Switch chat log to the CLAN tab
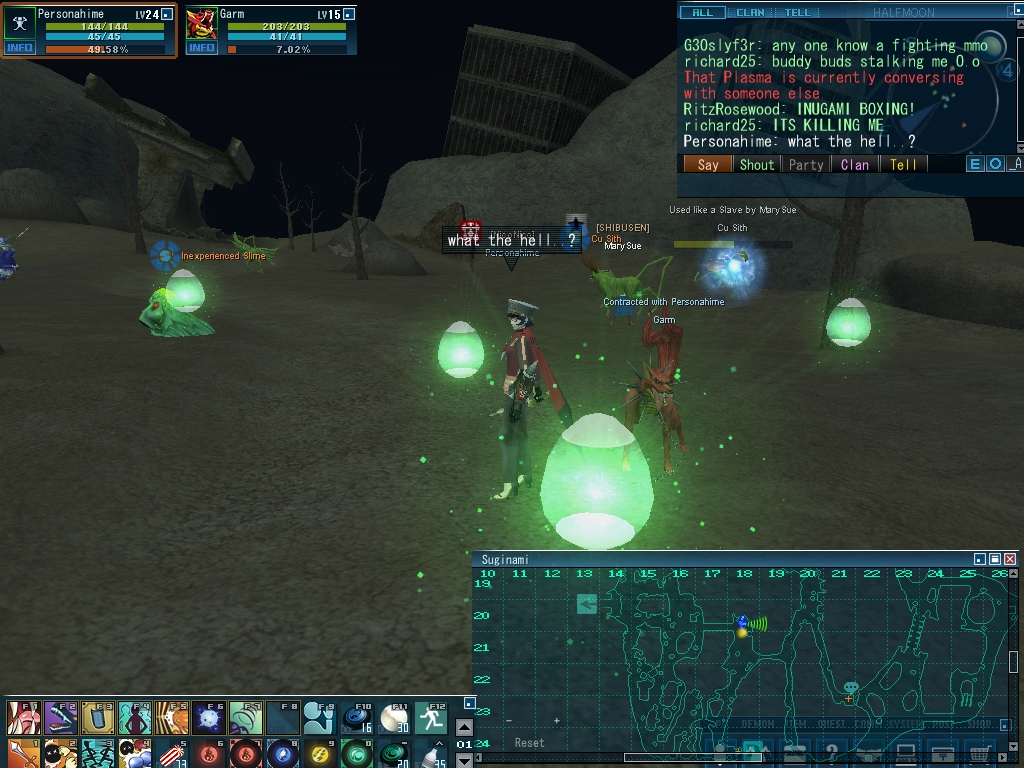This screenshot has width=1024, height=768. click(750, 13)
